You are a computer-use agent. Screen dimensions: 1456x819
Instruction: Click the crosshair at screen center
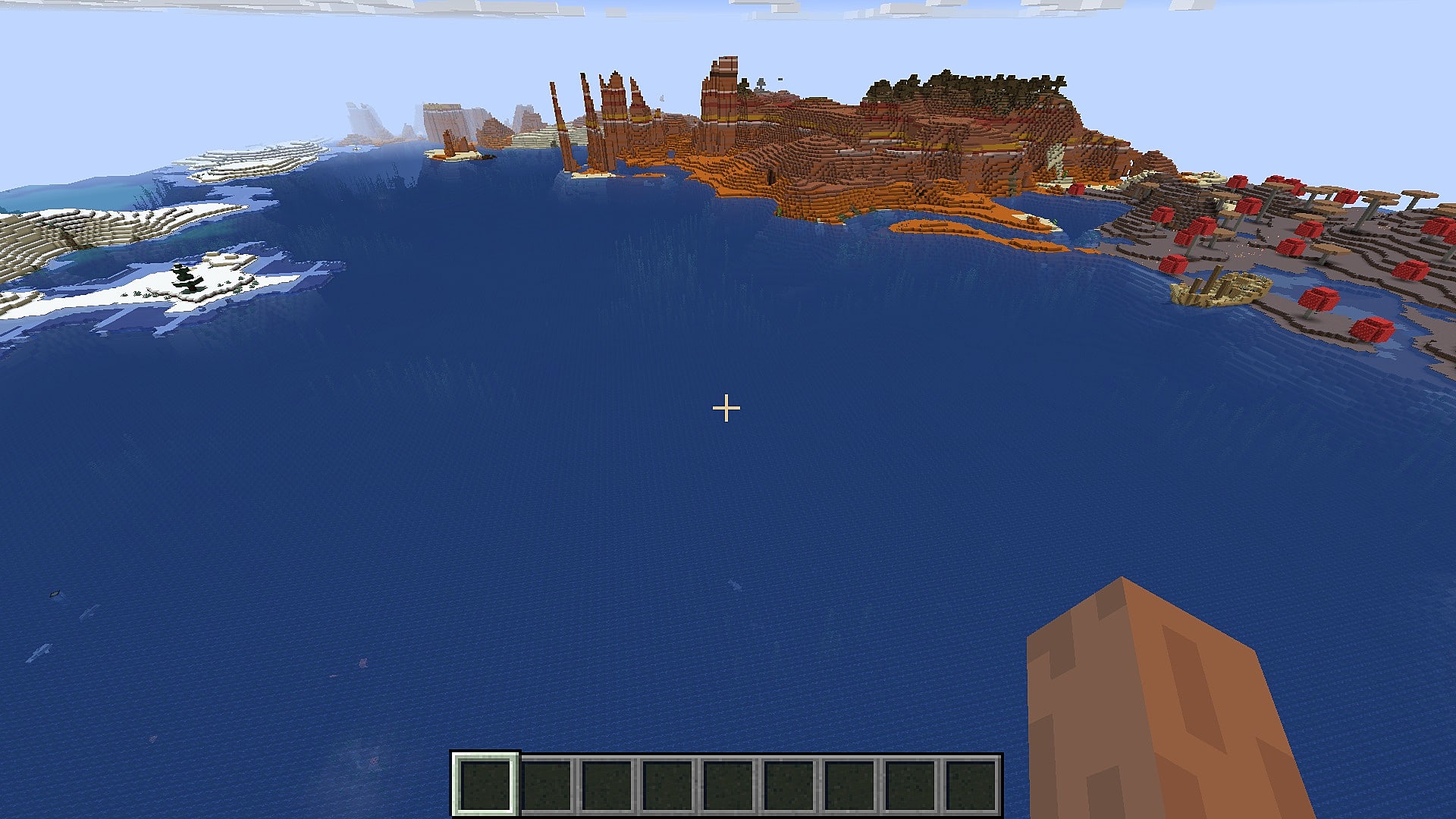tap(726, 408)
